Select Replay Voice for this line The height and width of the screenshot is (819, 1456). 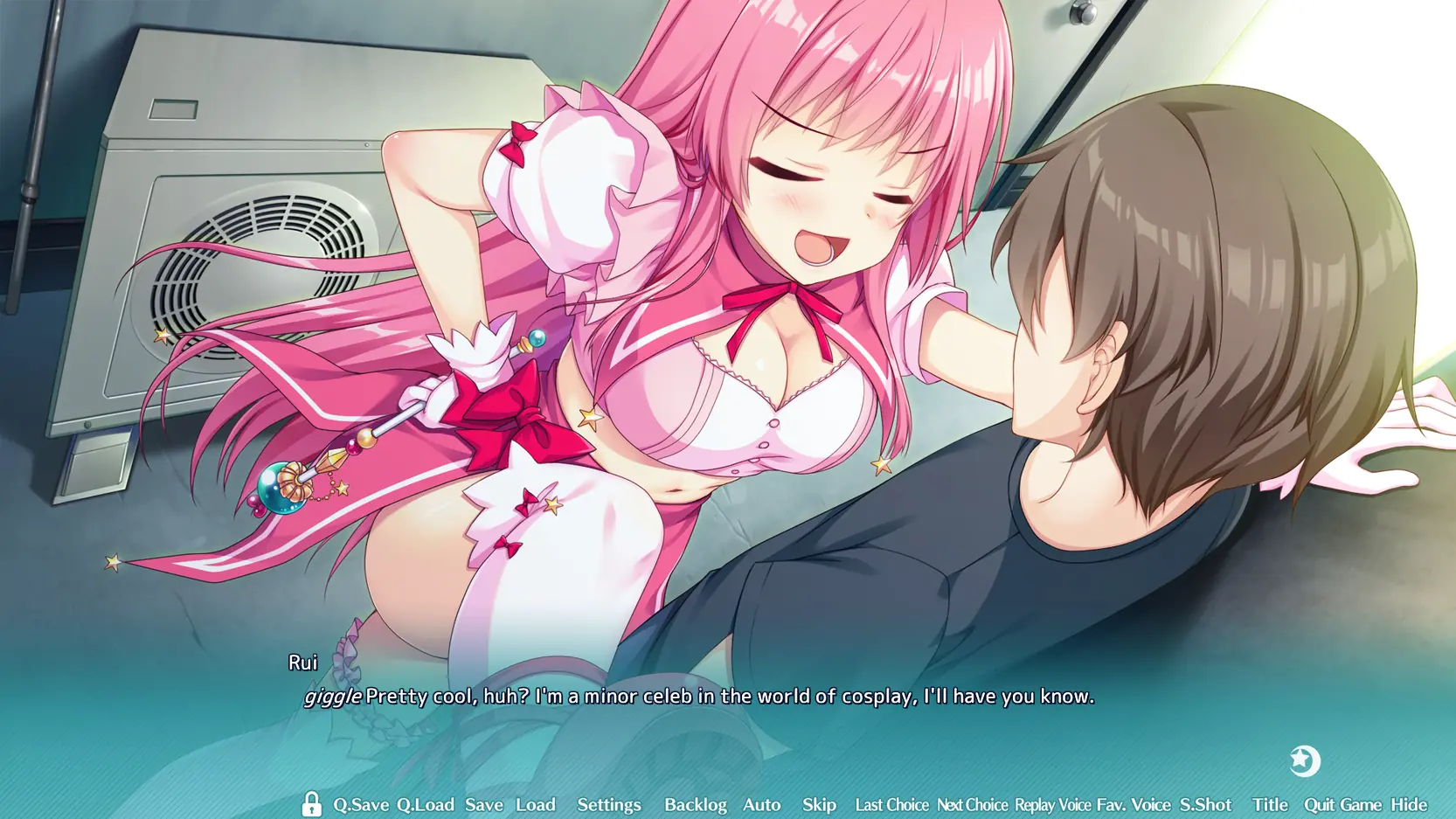tap(1052, 805)
